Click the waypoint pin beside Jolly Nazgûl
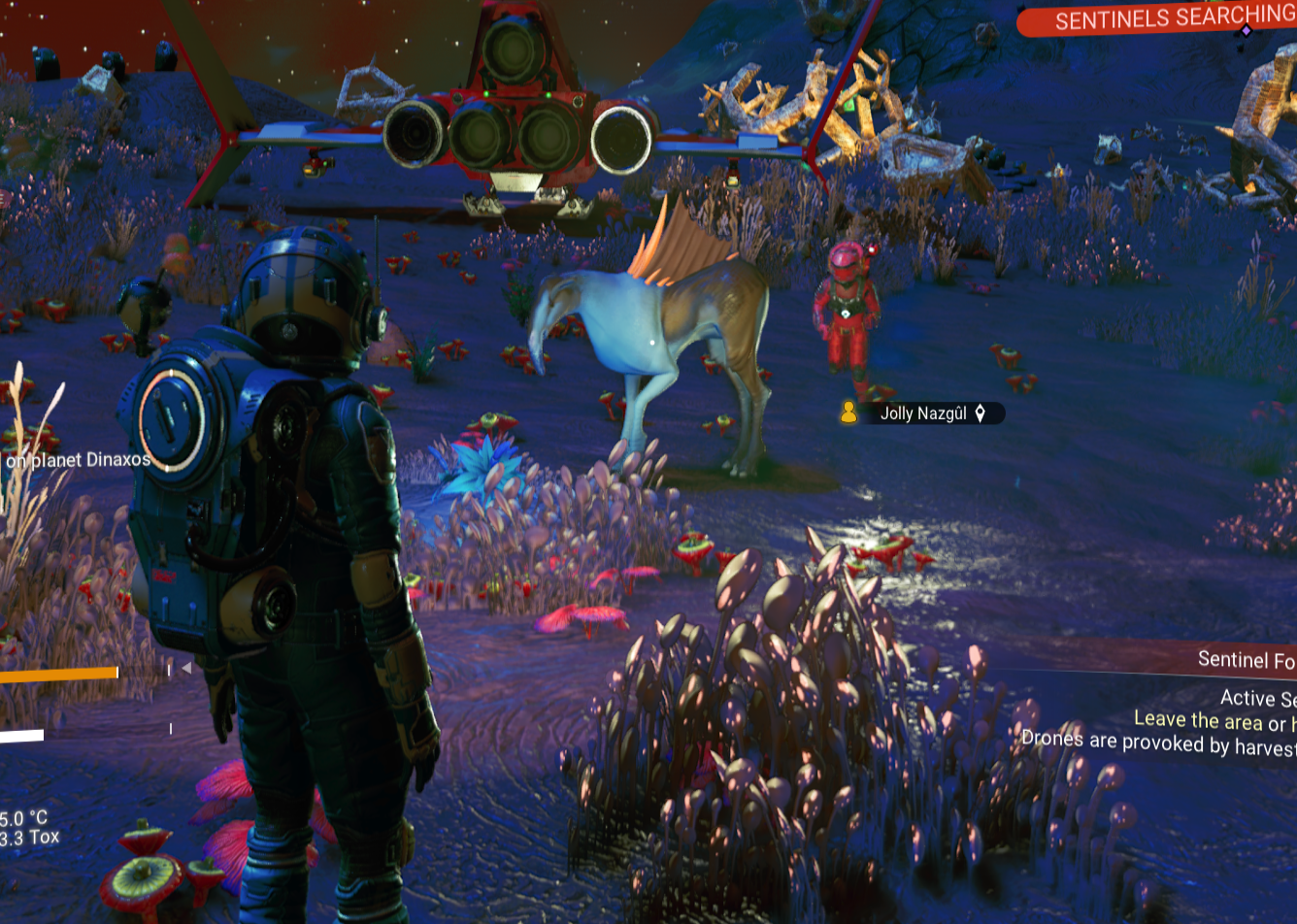 [981, 413]
